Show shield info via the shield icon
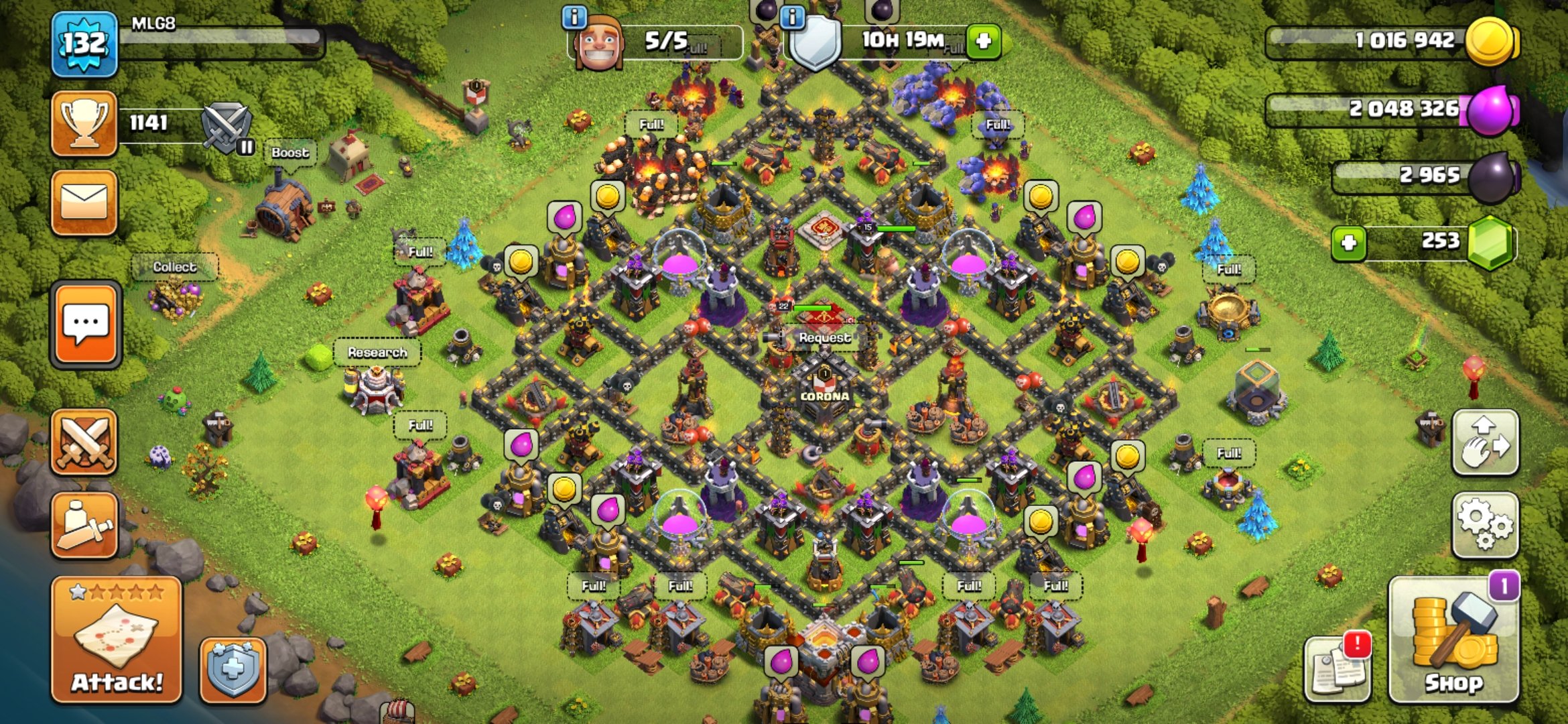 [x=815, y=43]
